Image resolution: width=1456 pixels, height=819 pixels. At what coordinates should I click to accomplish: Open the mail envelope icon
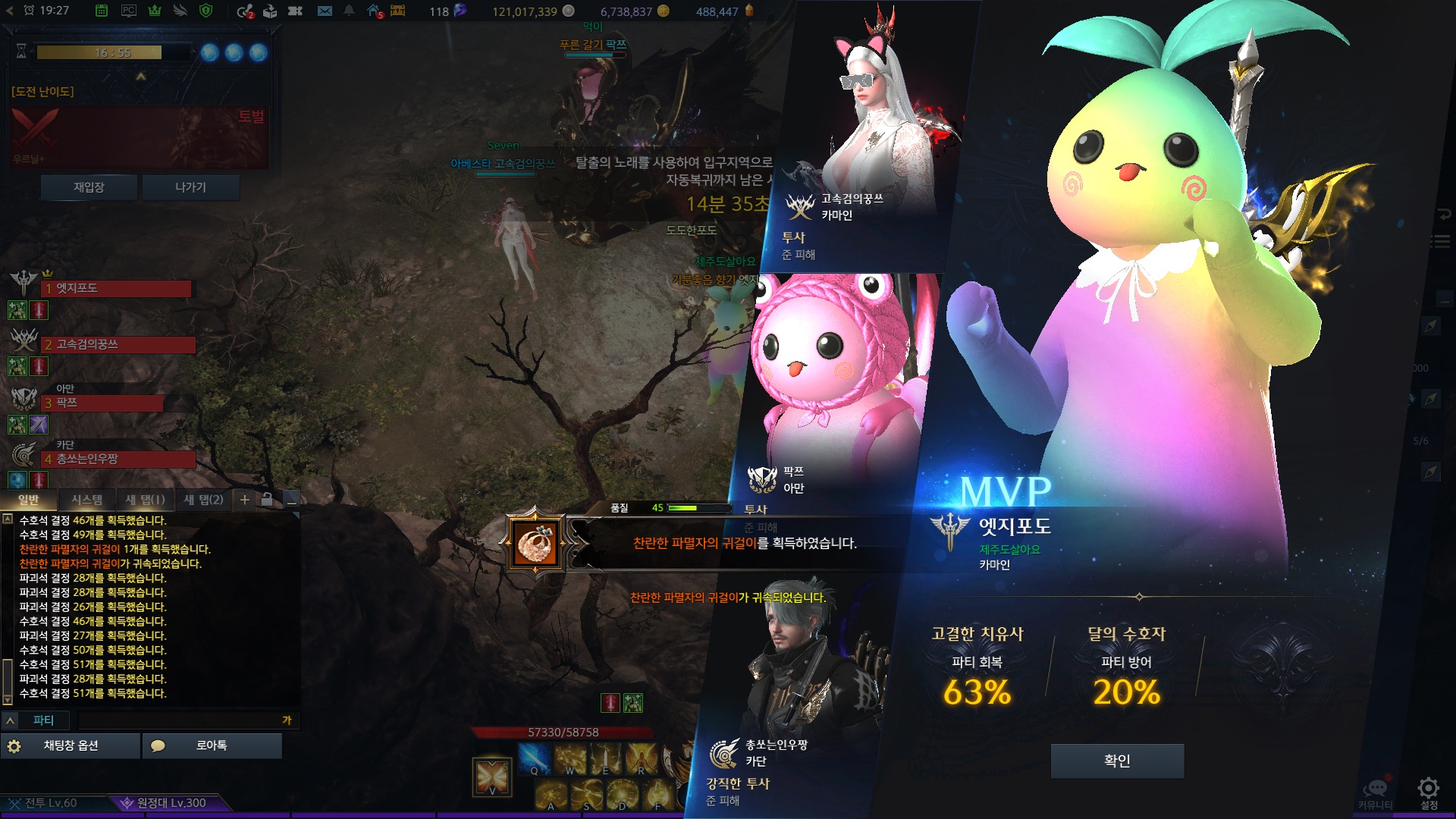325,11
